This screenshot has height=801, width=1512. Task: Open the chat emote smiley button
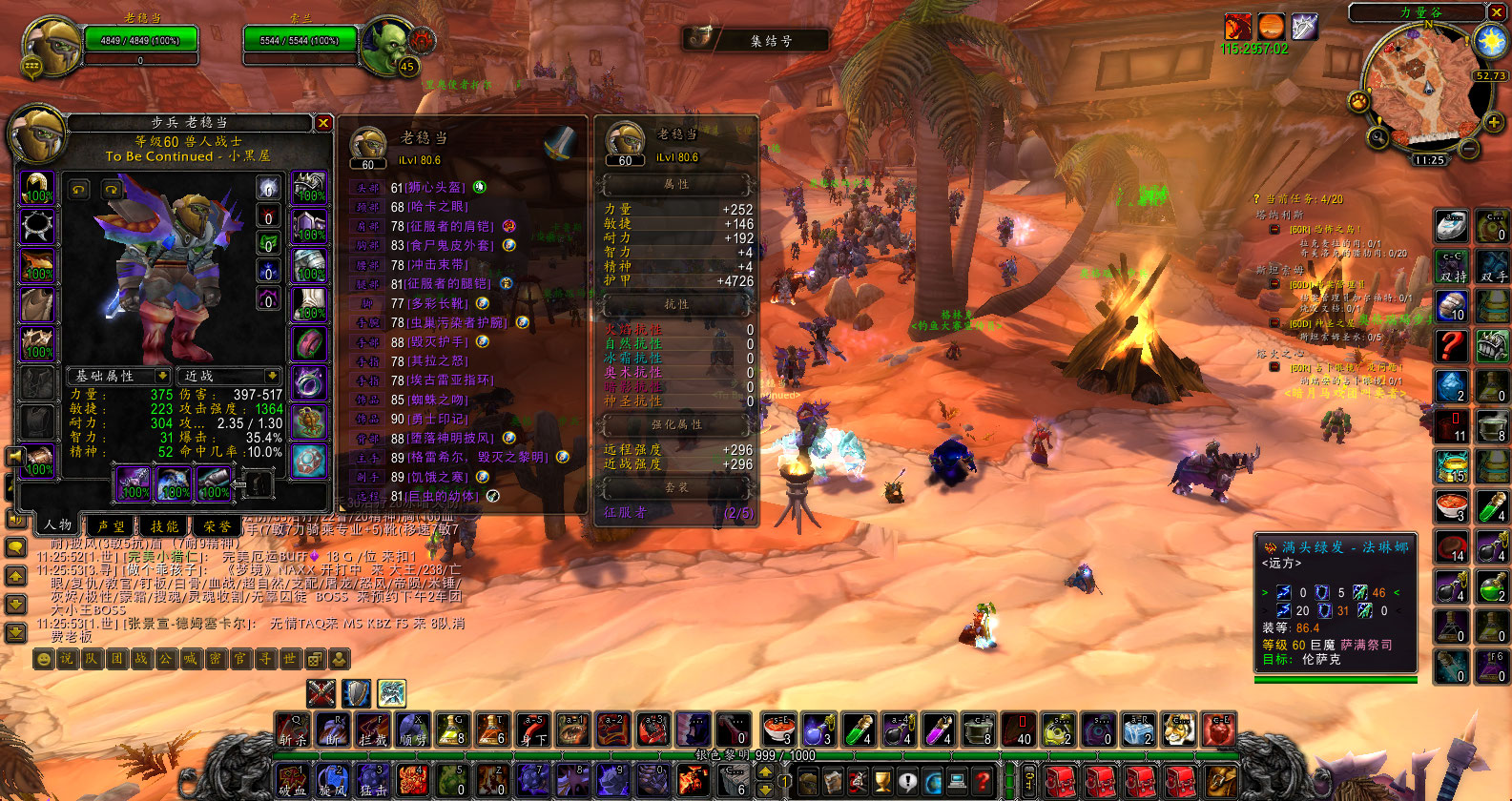(x=43, y=659)
